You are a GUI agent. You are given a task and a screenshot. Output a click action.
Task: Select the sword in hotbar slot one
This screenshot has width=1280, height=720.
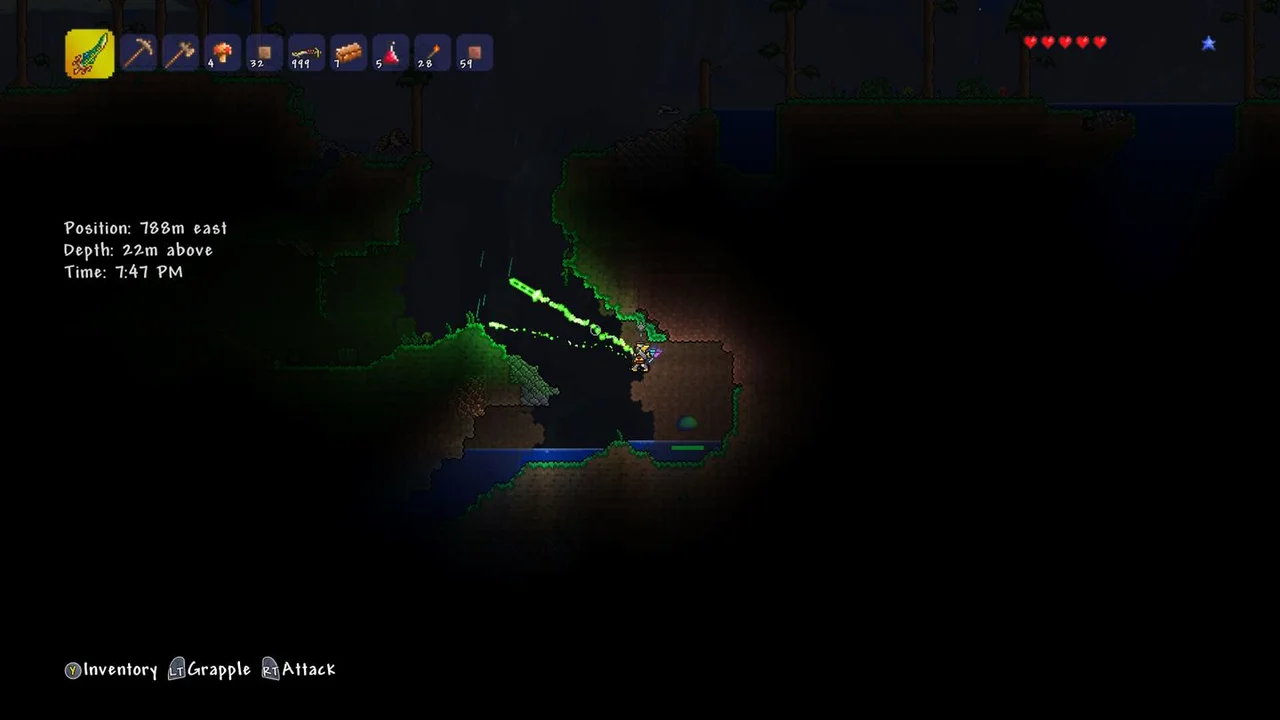coord(88,52)
